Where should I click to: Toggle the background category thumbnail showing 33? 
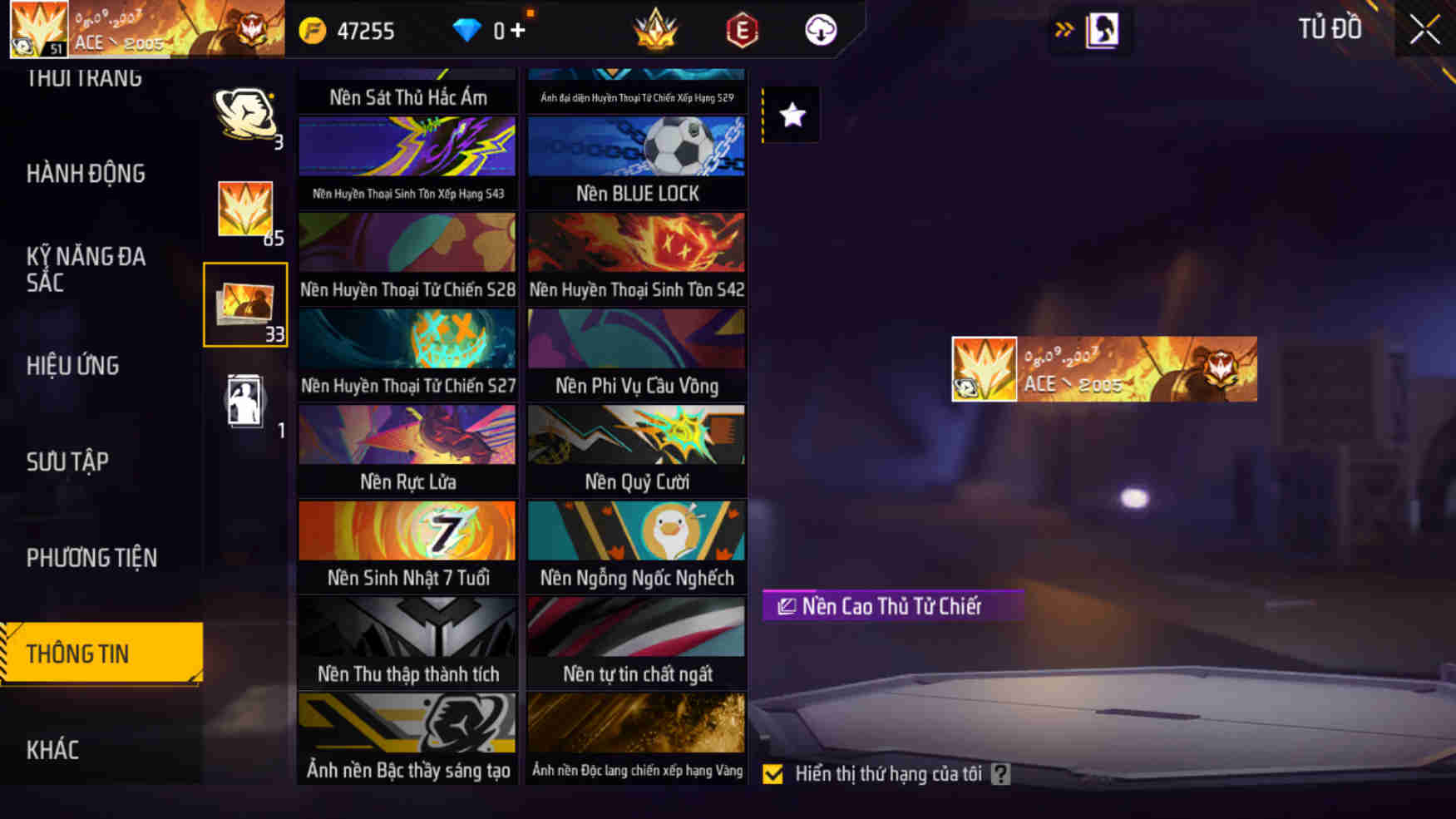tap(244, 305)
